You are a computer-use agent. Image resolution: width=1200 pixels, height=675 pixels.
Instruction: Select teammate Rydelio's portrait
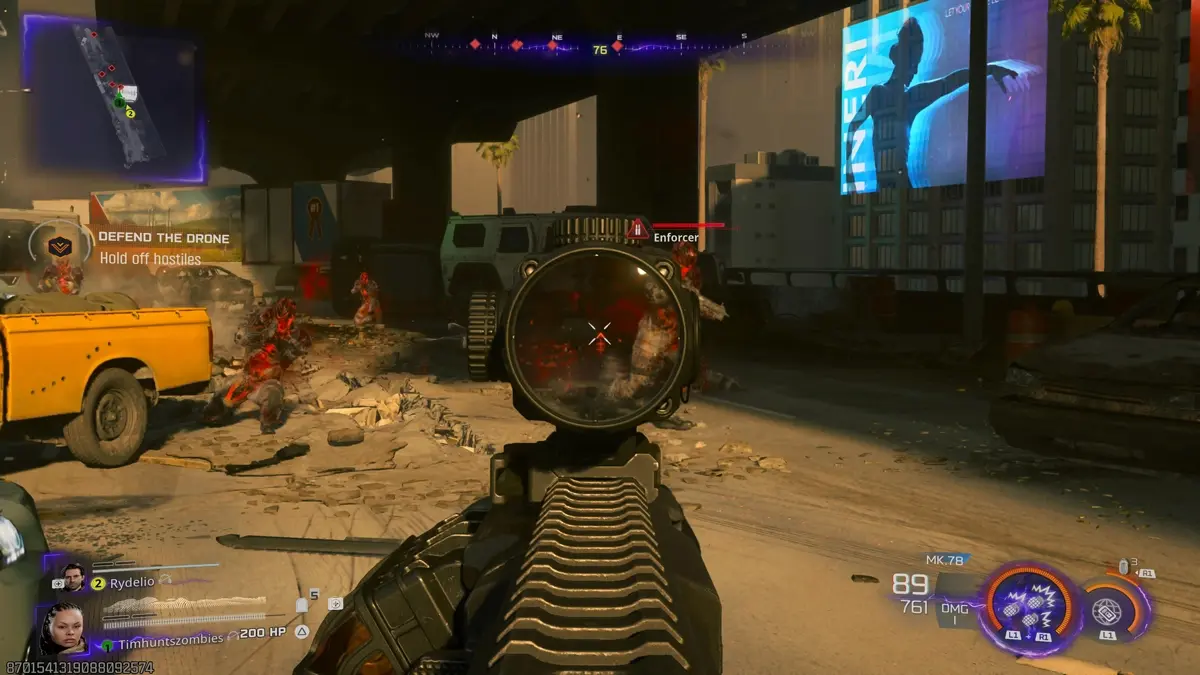point(73,578)
